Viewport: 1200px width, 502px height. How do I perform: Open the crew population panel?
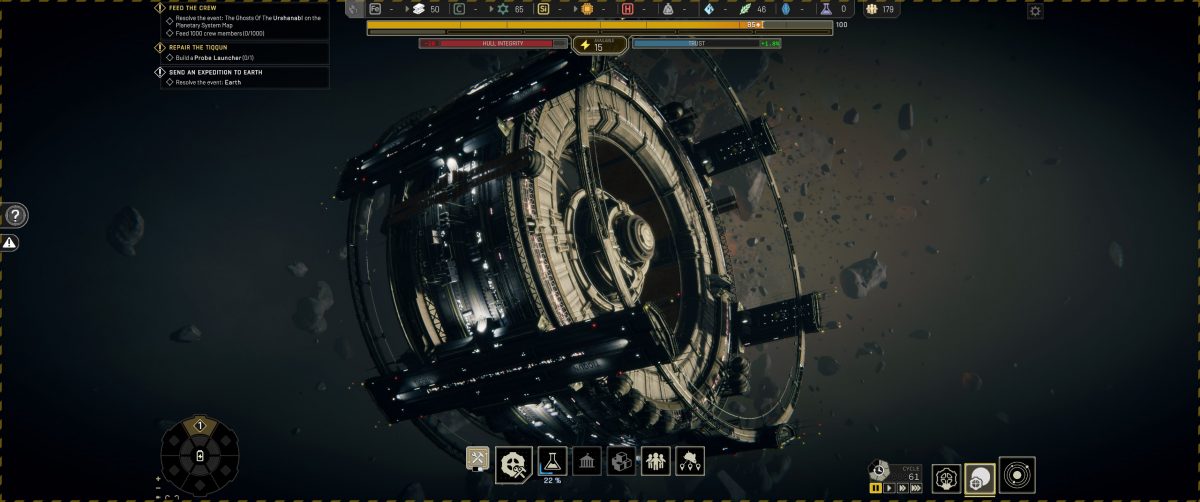click(656, 461)
